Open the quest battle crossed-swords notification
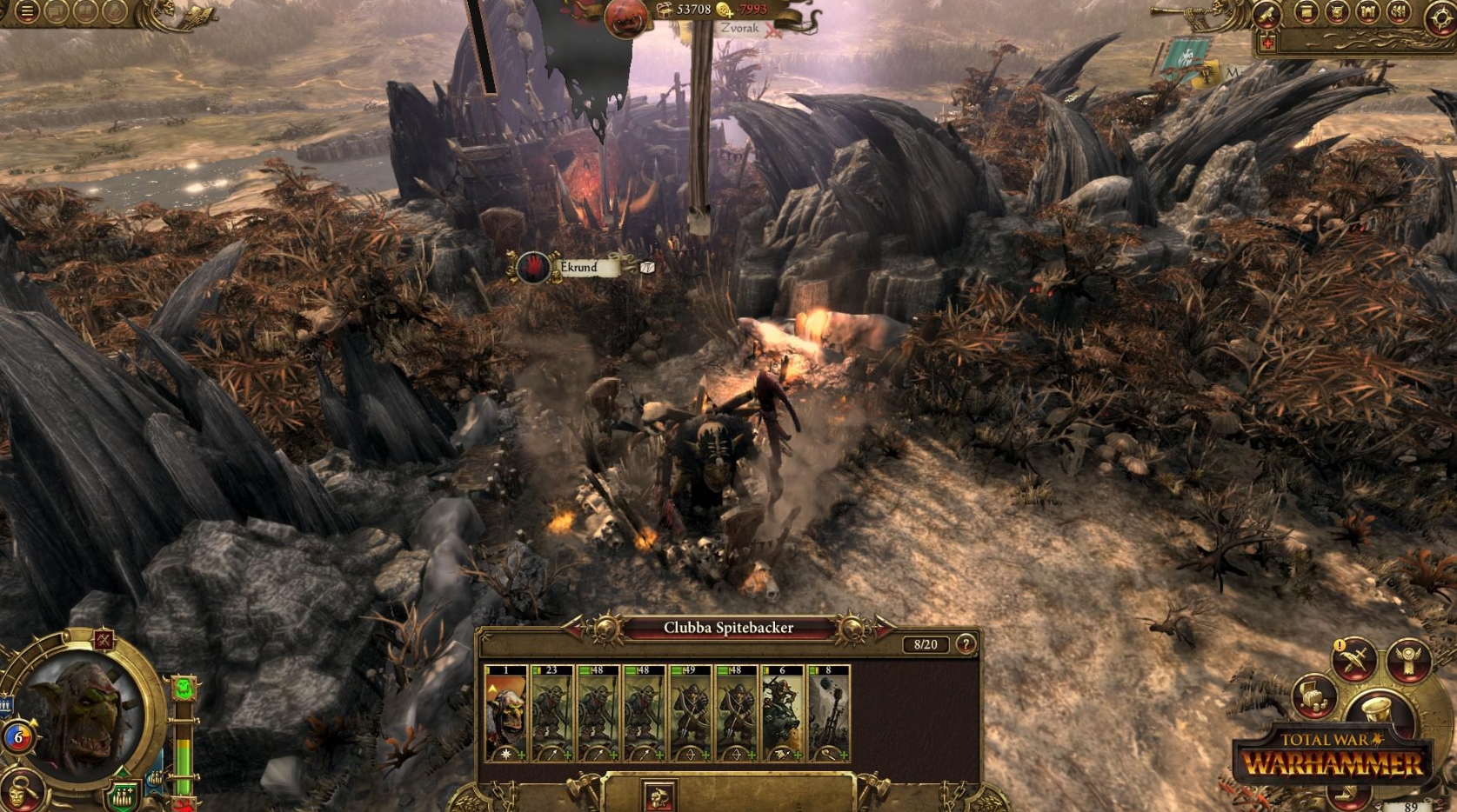The width and height of the screenshot is (1457, 812). (1353, 661)
